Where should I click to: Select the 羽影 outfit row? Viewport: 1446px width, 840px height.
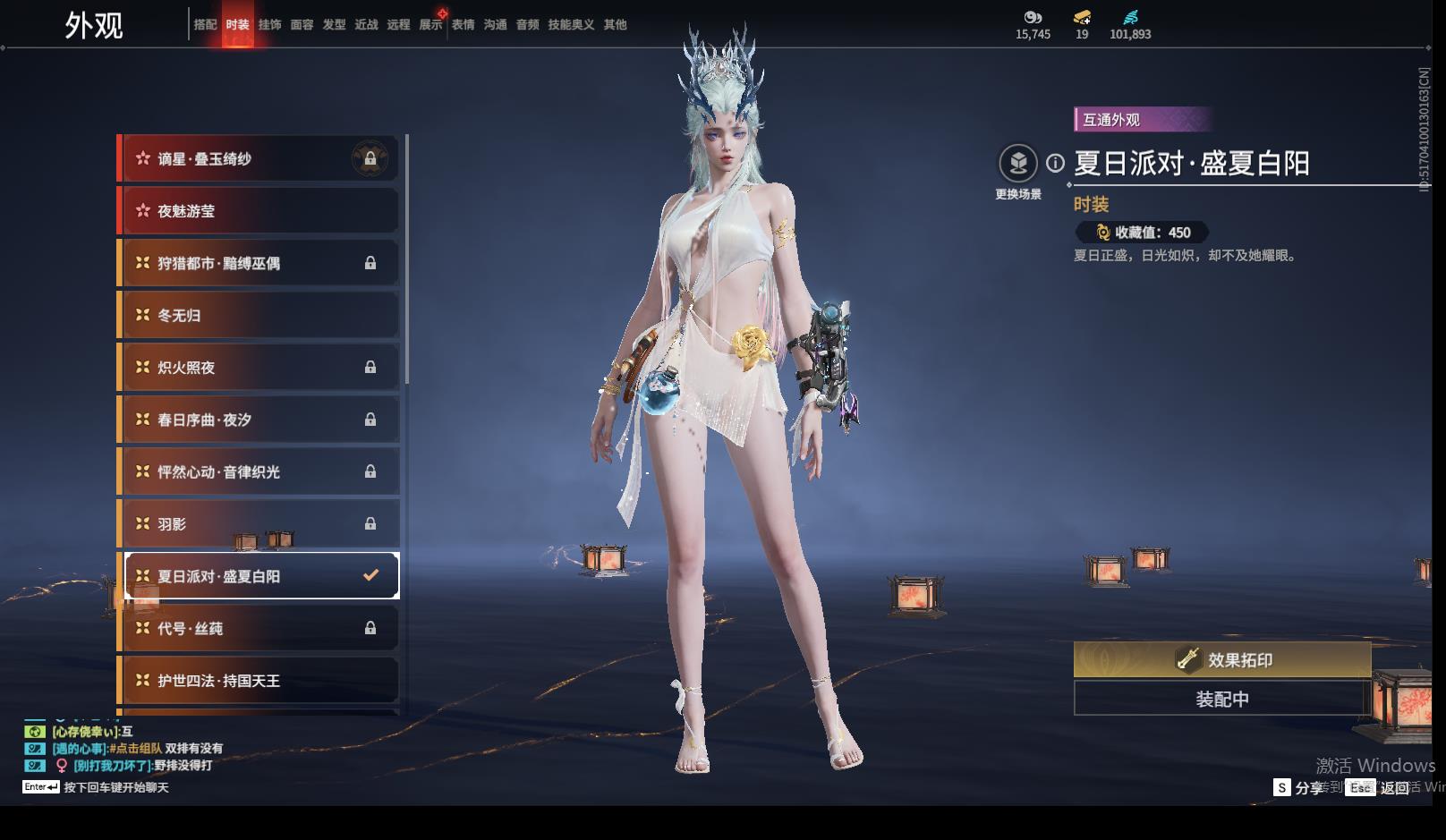coord(259,524)
